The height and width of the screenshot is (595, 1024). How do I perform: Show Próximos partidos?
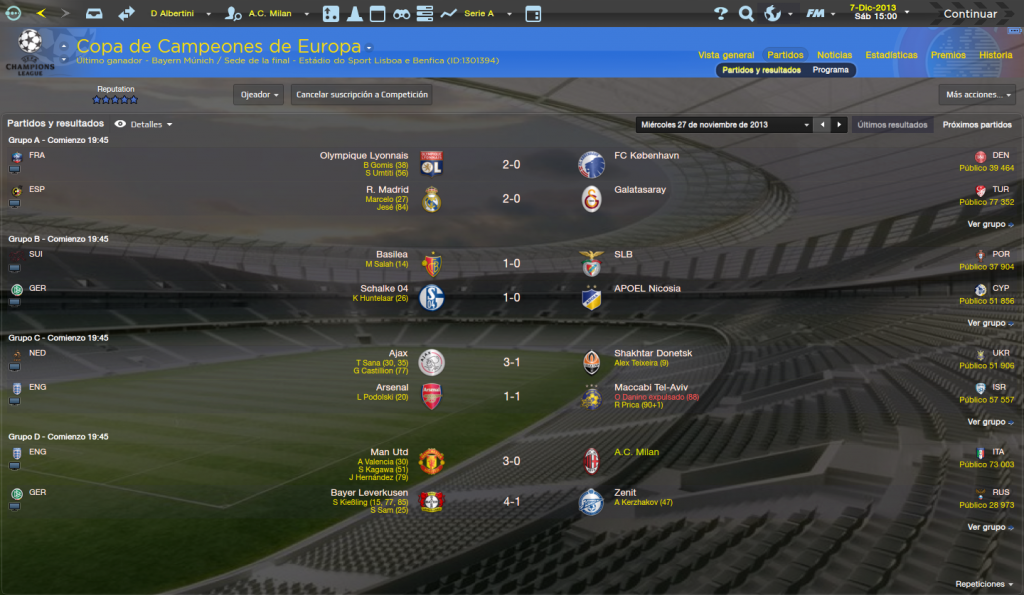click(977, 125)
